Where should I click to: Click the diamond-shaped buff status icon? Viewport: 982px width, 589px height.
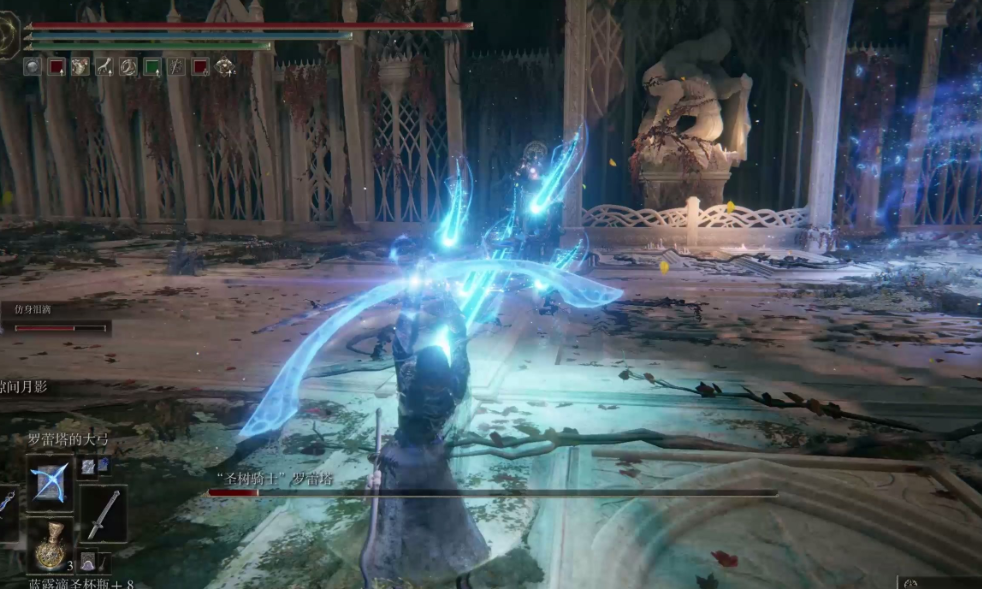pyautogui.click(x=225, y=67)
